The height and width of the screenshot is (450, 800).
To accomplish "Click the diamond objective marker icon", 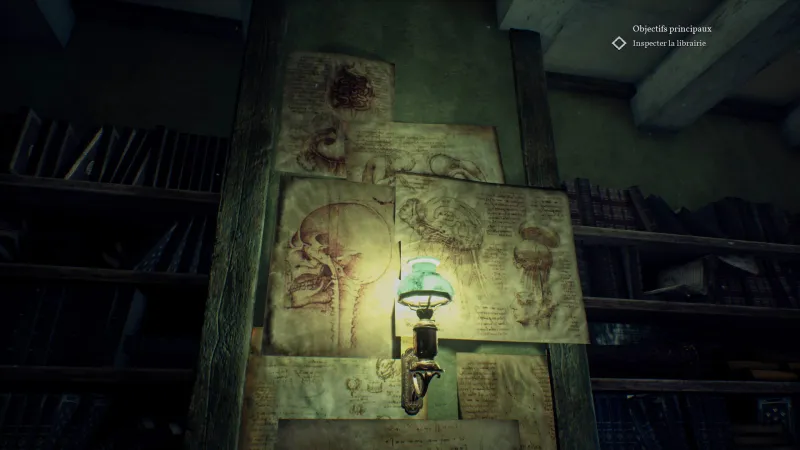I will pyautogui.click(x=619, y=43).
